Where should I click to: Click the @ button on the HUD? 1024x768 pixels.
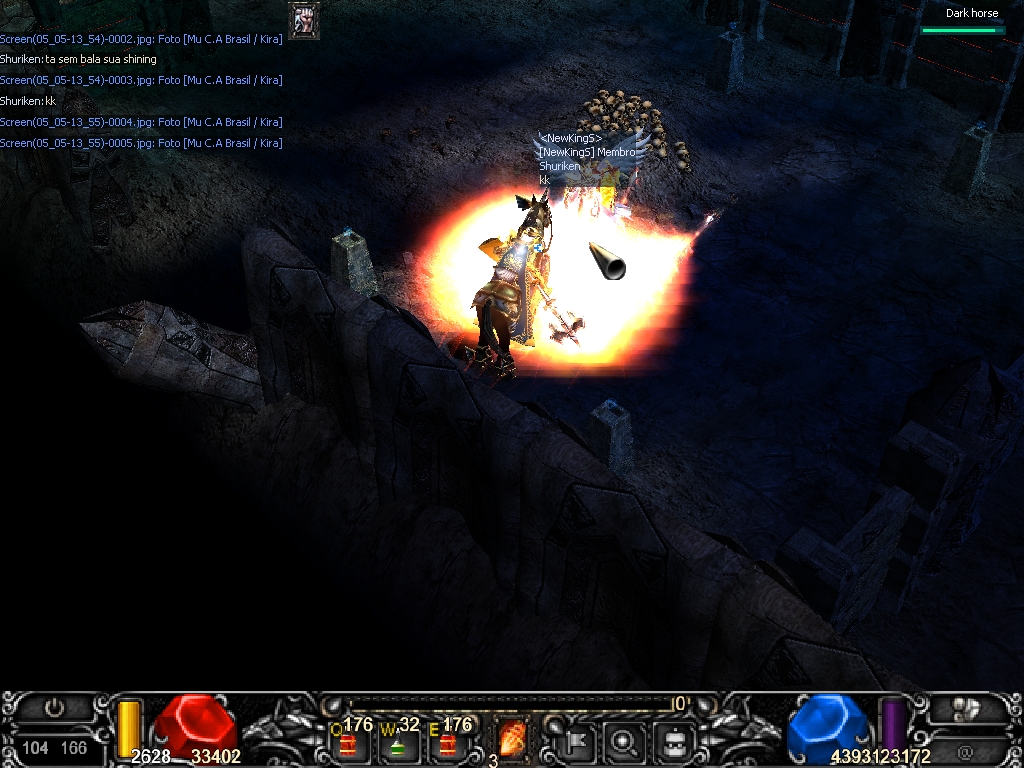click(x=965, y=750)
